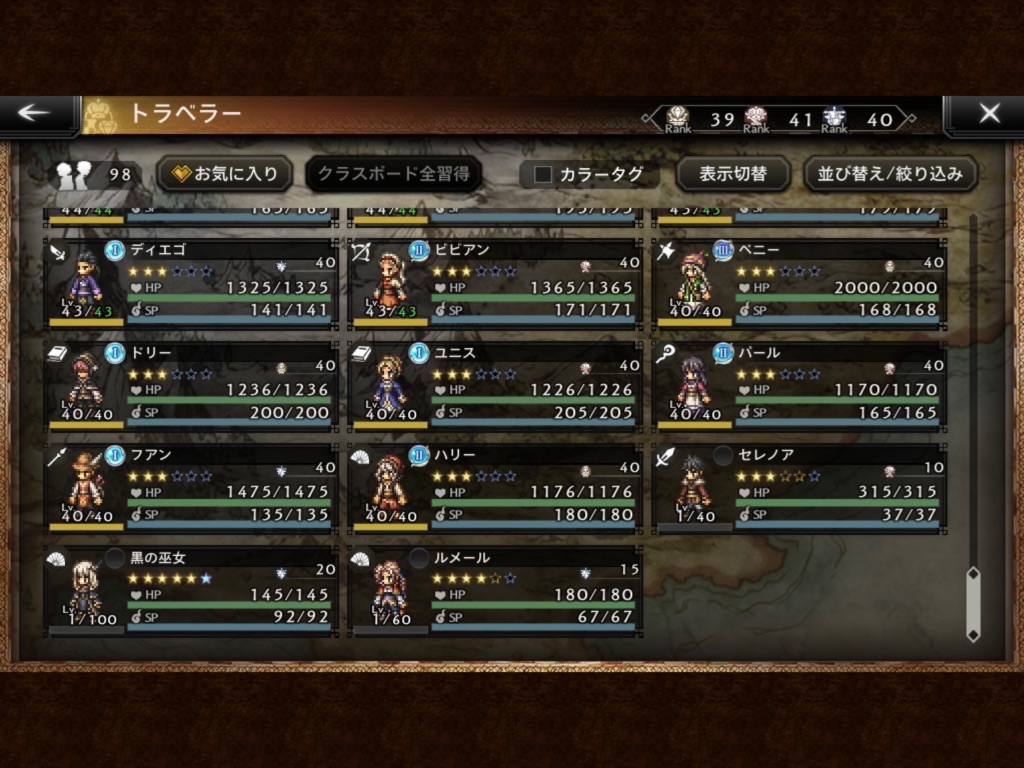Select the five-star 黒の巫女 card
The height and width of the screenshot is (768, 1024).
tap(192, 590)
